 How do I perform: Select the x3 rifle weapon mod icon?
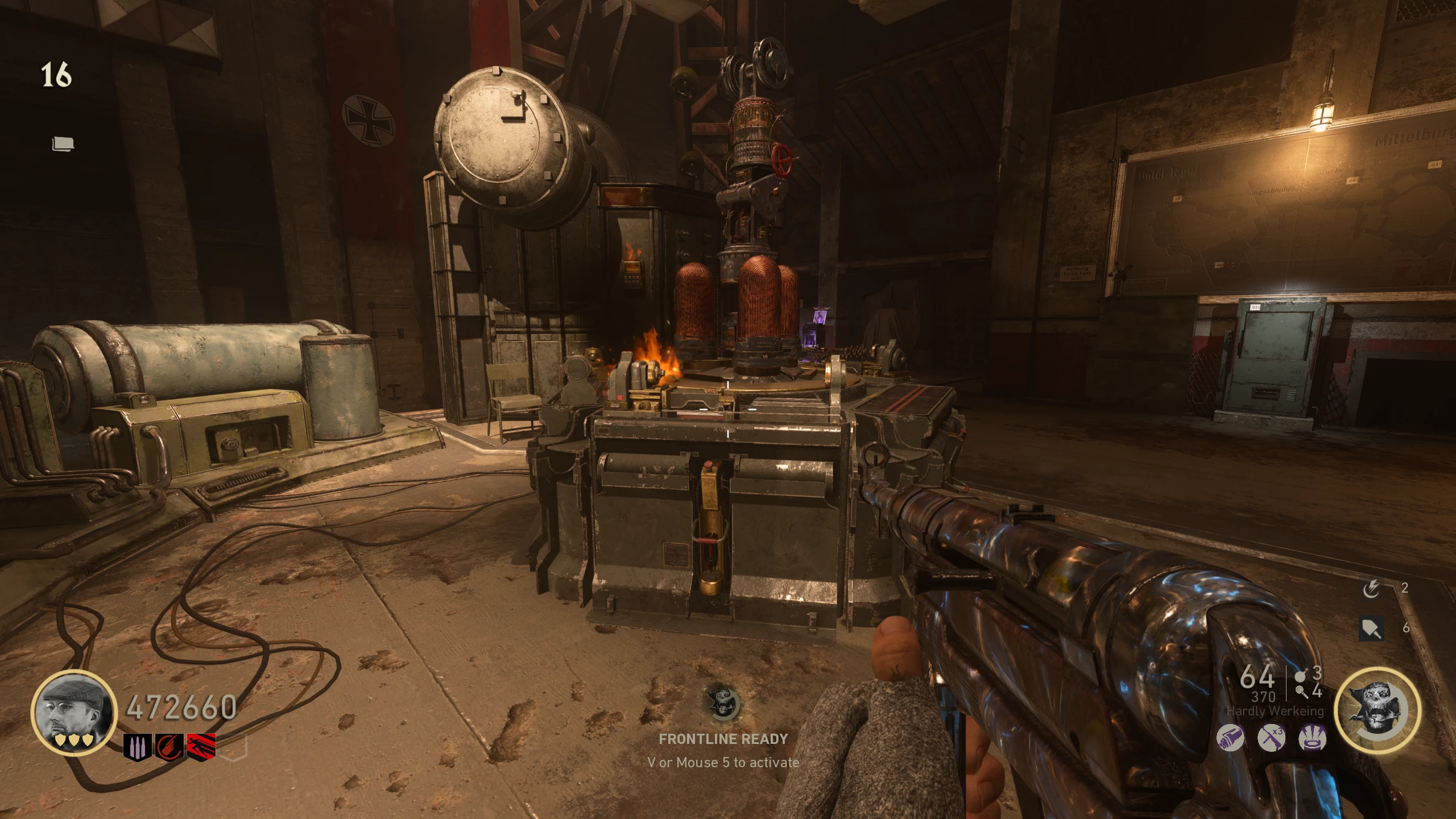1271,739
